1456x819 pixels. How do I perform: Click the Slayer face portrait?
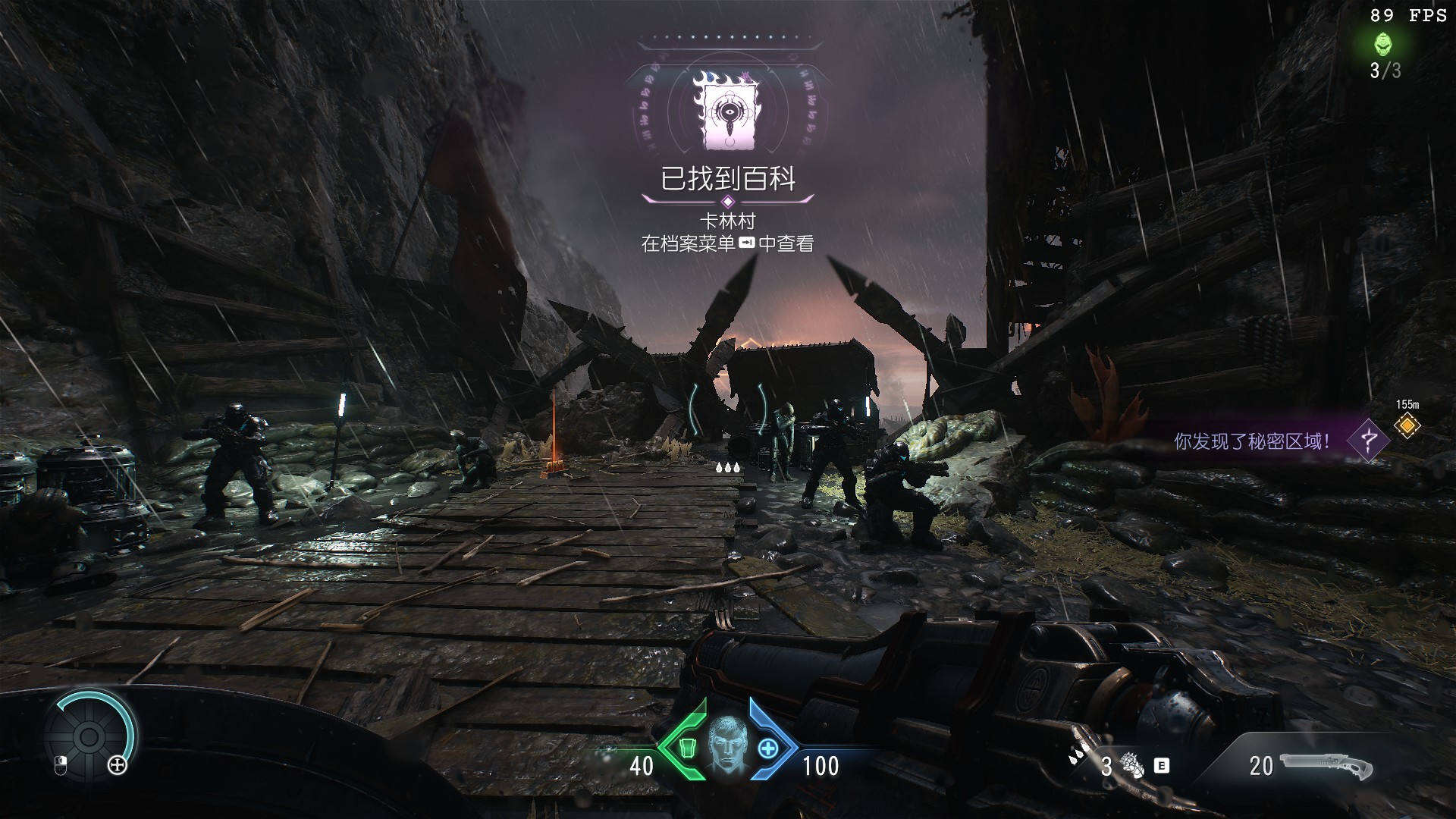click(728, 745)
